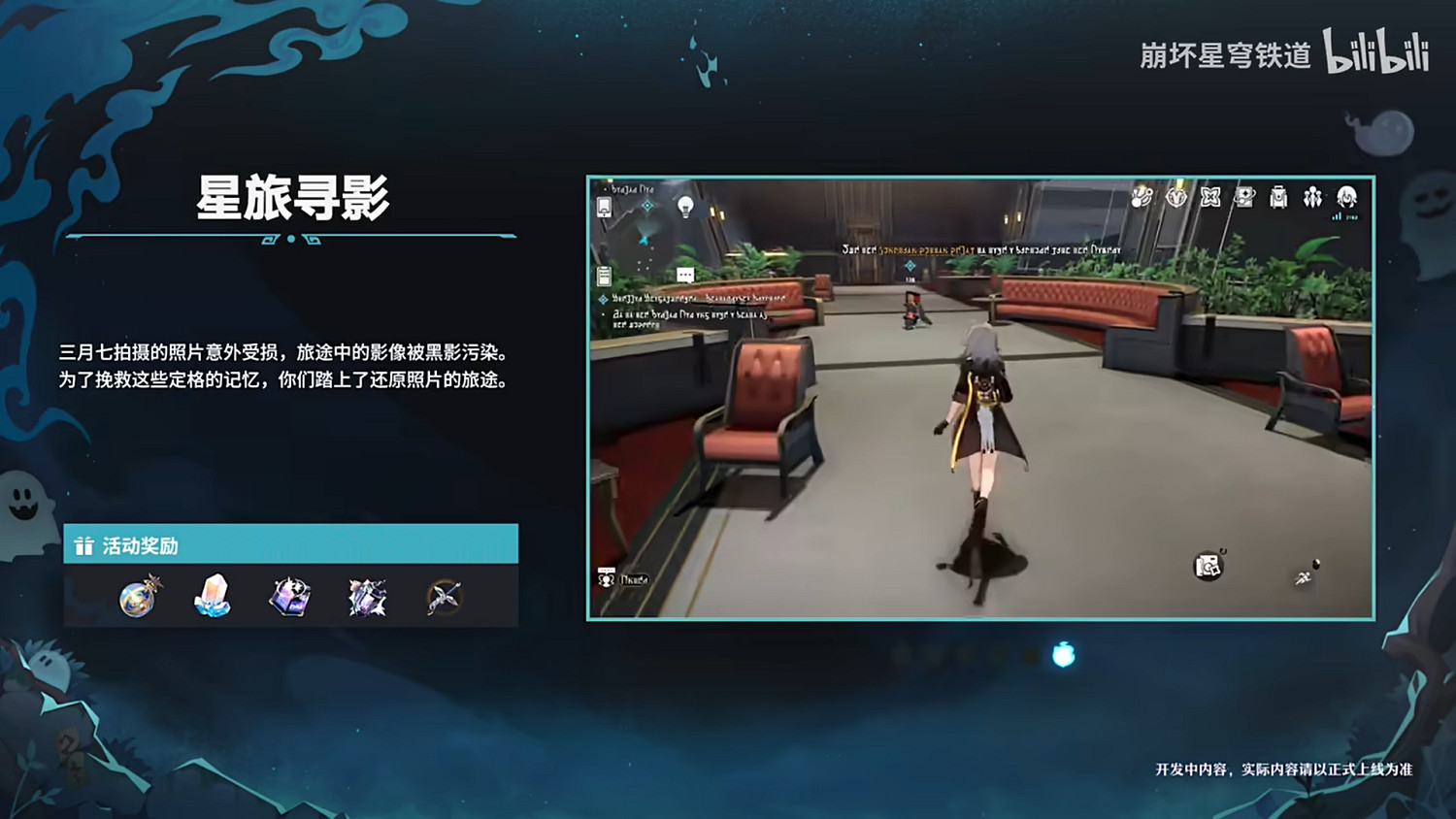Toggle the chat bubble below the minimap
The height and width of the screenshot is (819, 1456).
click(685, 274)
